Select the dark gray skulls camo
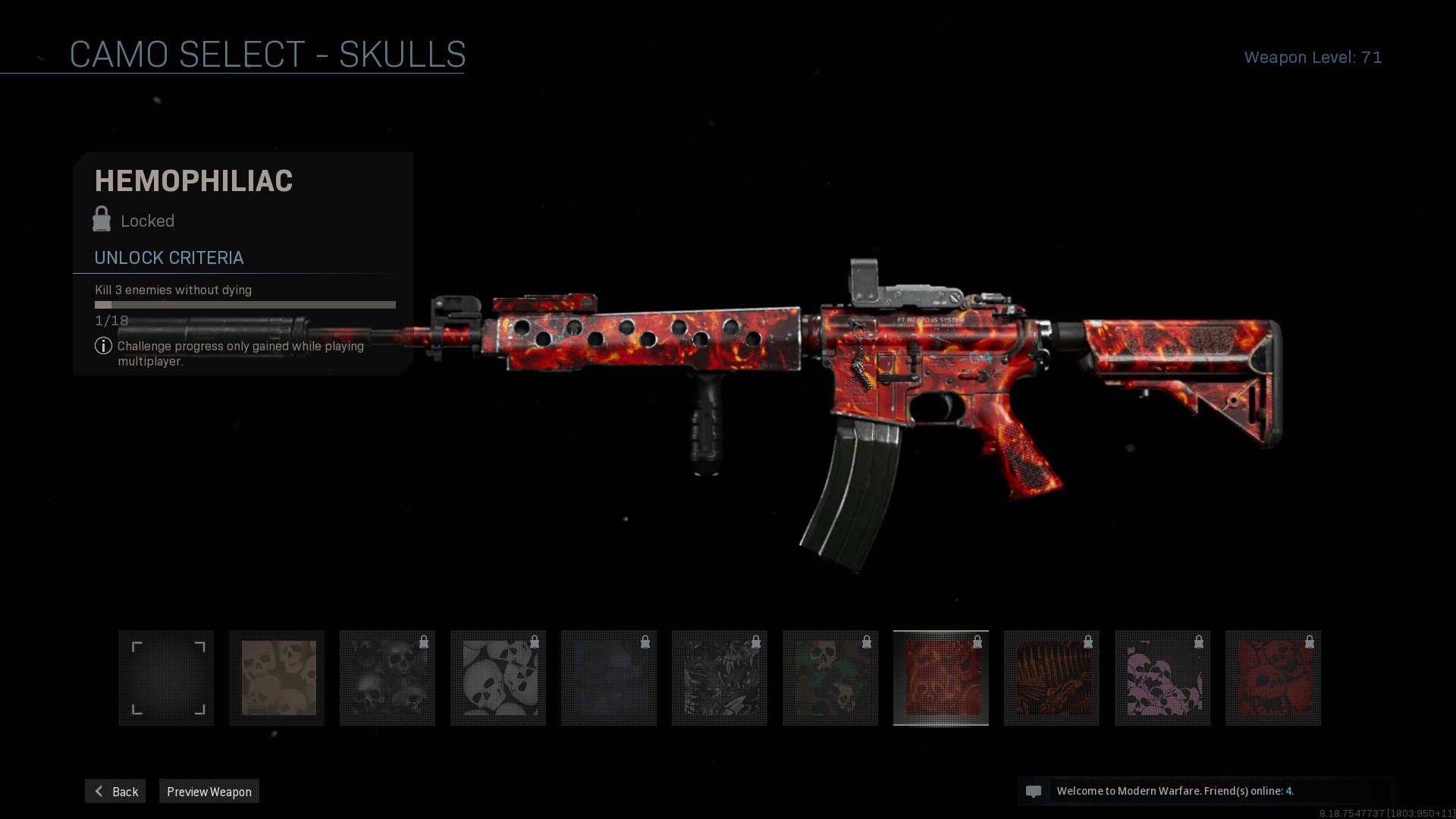Image resolution: width=1456 pixels, height=819 pixels. (388, 678)
